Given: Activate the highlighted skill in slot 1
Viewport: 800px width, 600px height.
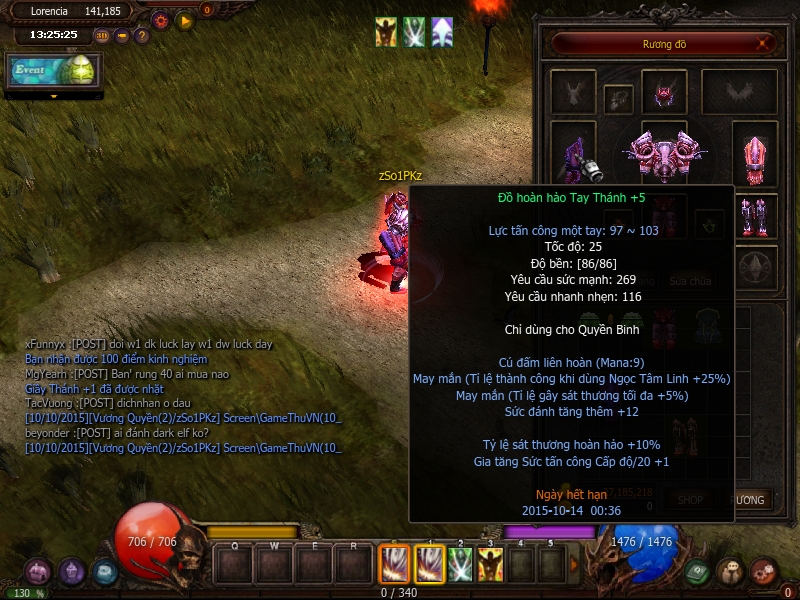Looking at the screenshot, I should (429, 564).
